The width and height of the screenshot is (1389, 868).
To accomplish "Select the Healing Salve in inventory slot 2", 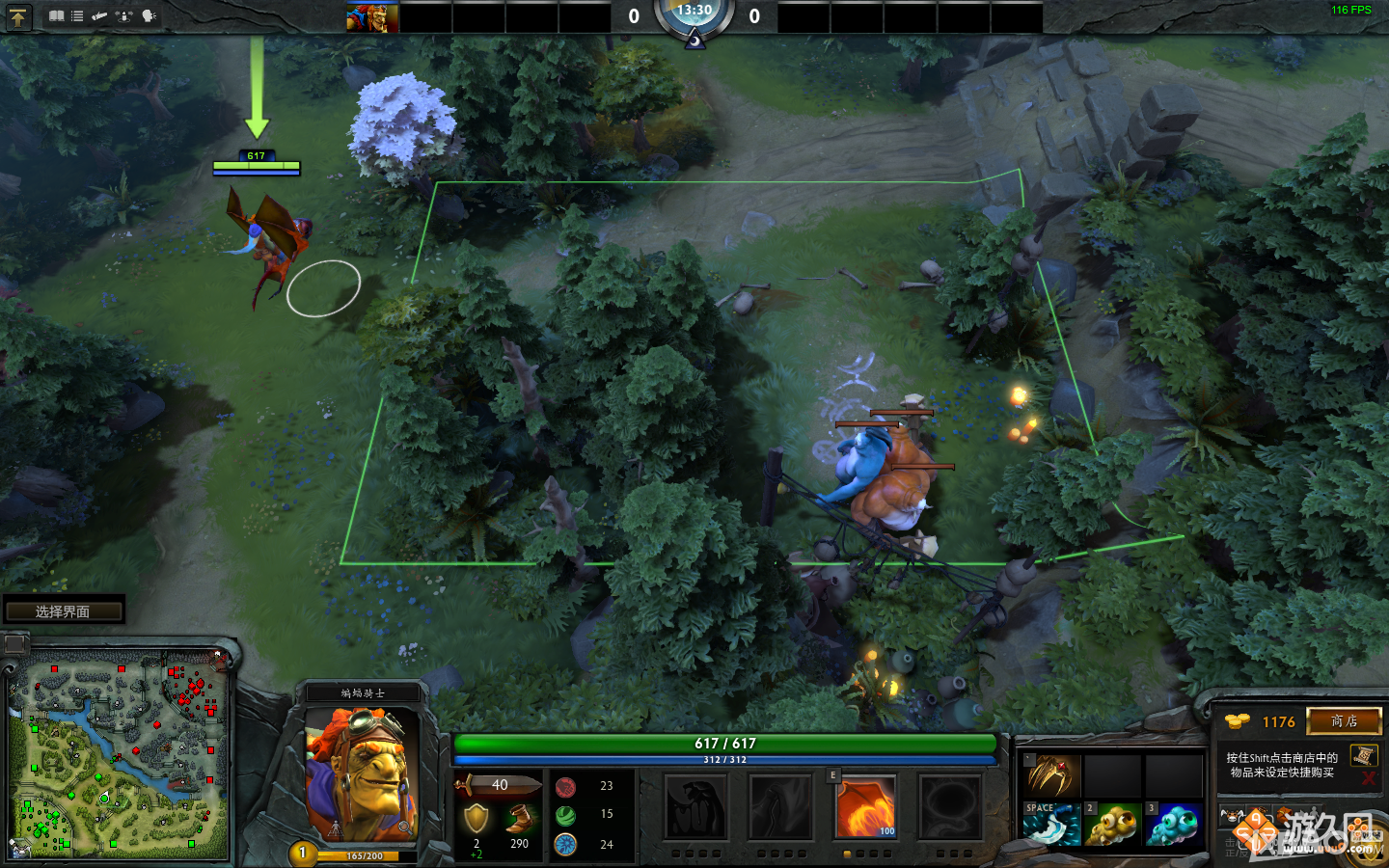I will tap(1112, 825).
